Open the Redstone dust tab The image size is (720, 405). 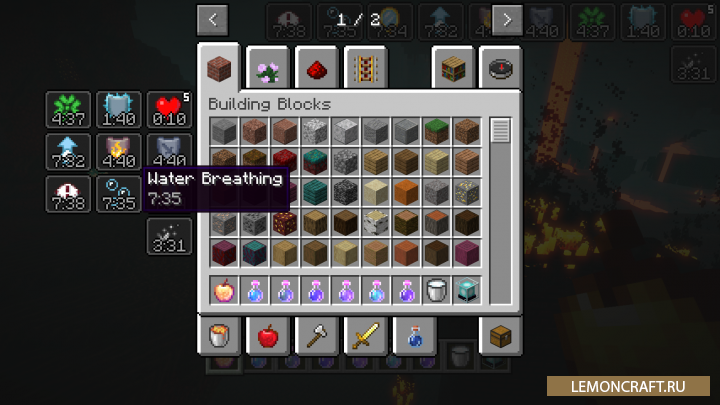tap(316, 69)
